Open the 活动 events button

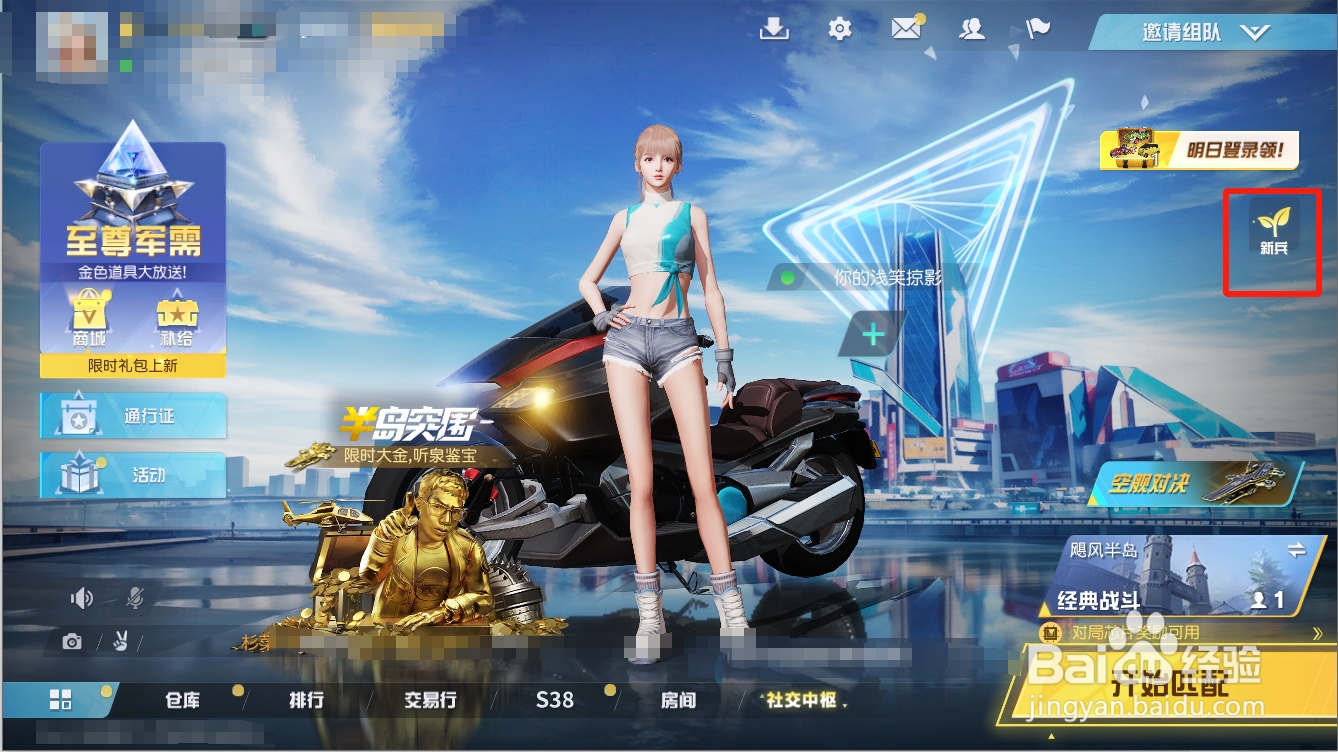tap(135, 476)
